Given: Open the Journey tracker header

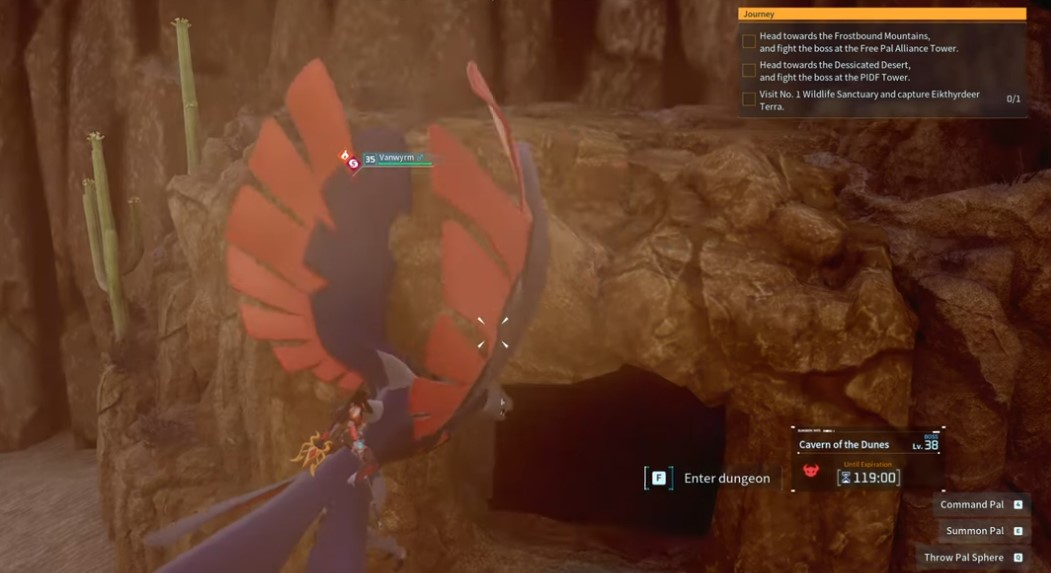Looking at the screenshot, I should (x=881, y=14).
